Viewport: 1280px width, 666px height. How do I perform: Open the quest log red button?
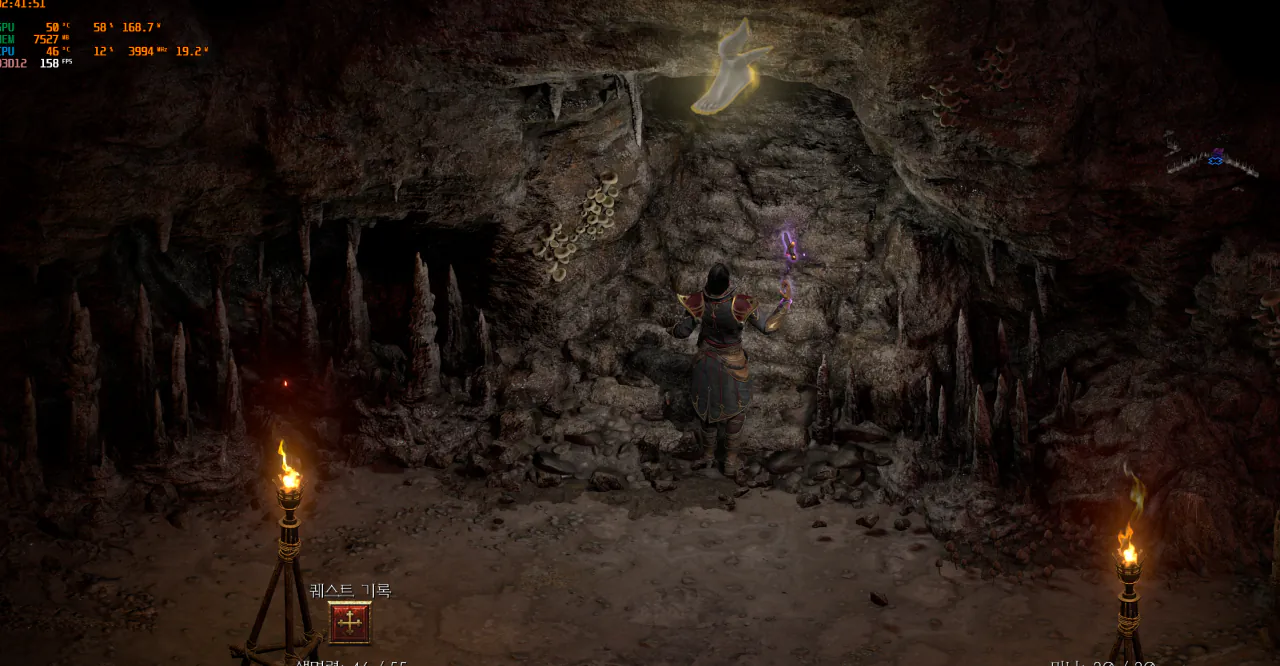coord(350,623)
